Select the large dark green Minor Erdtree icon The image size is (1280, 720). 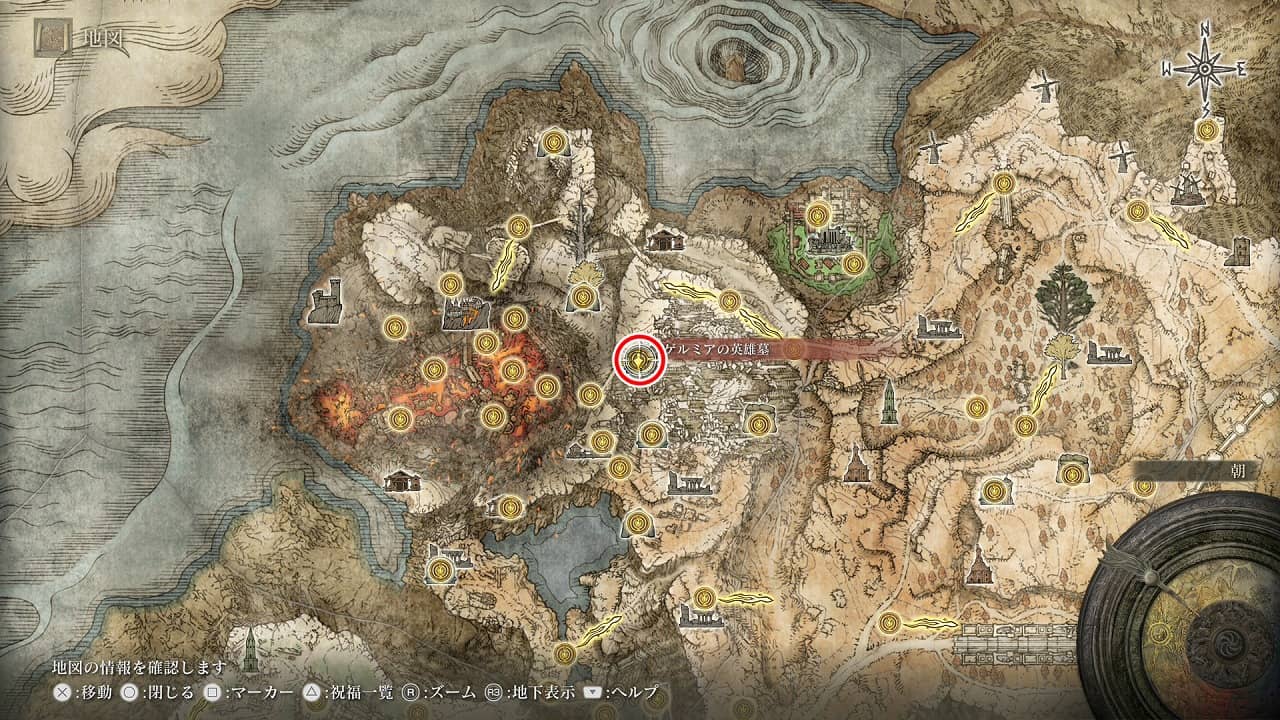coord(1064,297)
